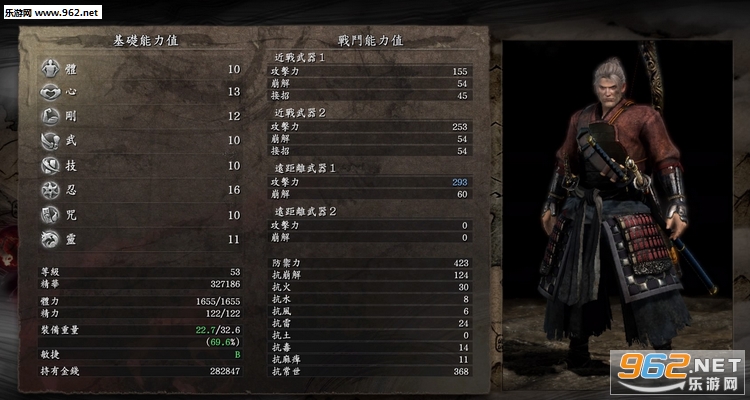The image size is (750, 400).
Task: Choose the 剛 (Stamina) stat row
Action: click(x=140, y=116)
